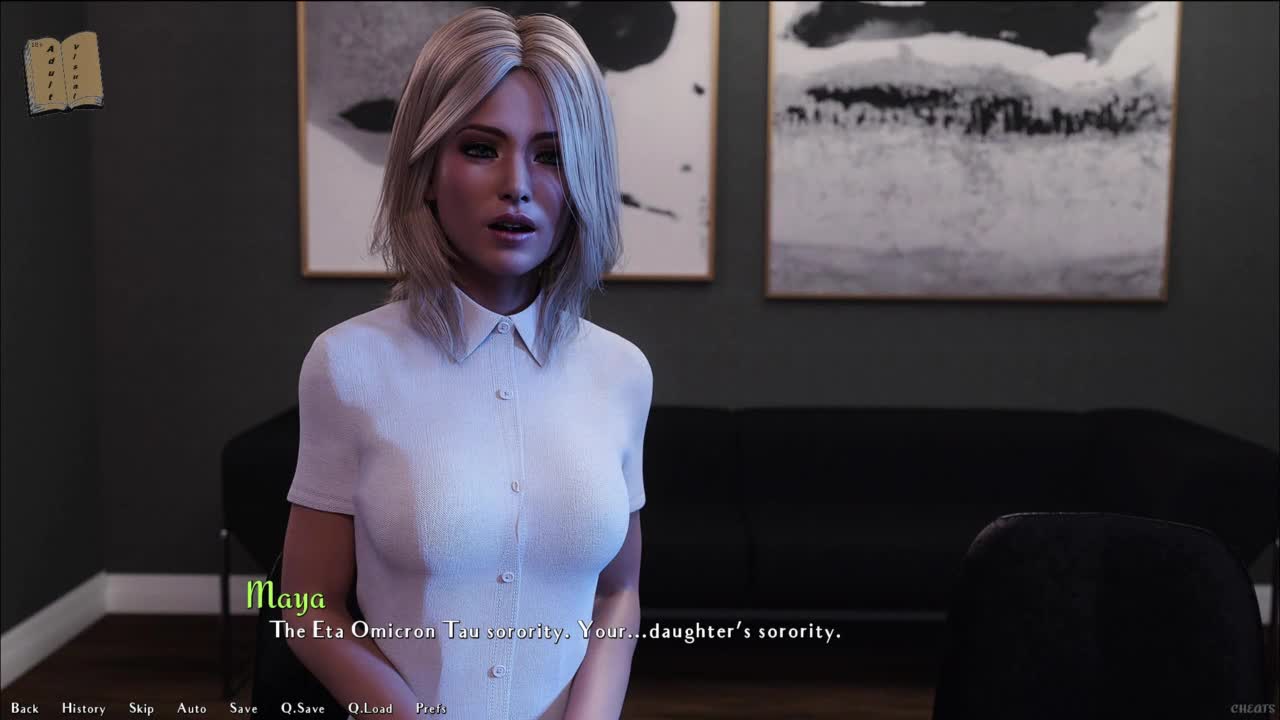Skip through the dialogue
This screenshot has height=720, width=1280.
(x=141, y=708)
